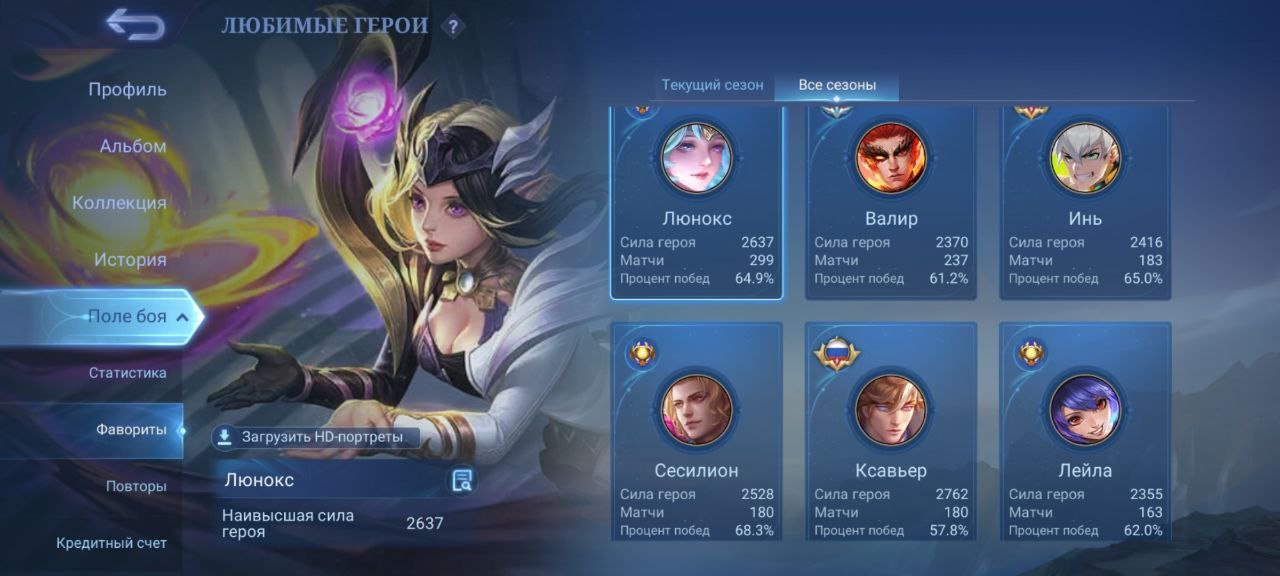Open the Коллекция section
The width and height of the screenshot is (1280, 576).
119,203
